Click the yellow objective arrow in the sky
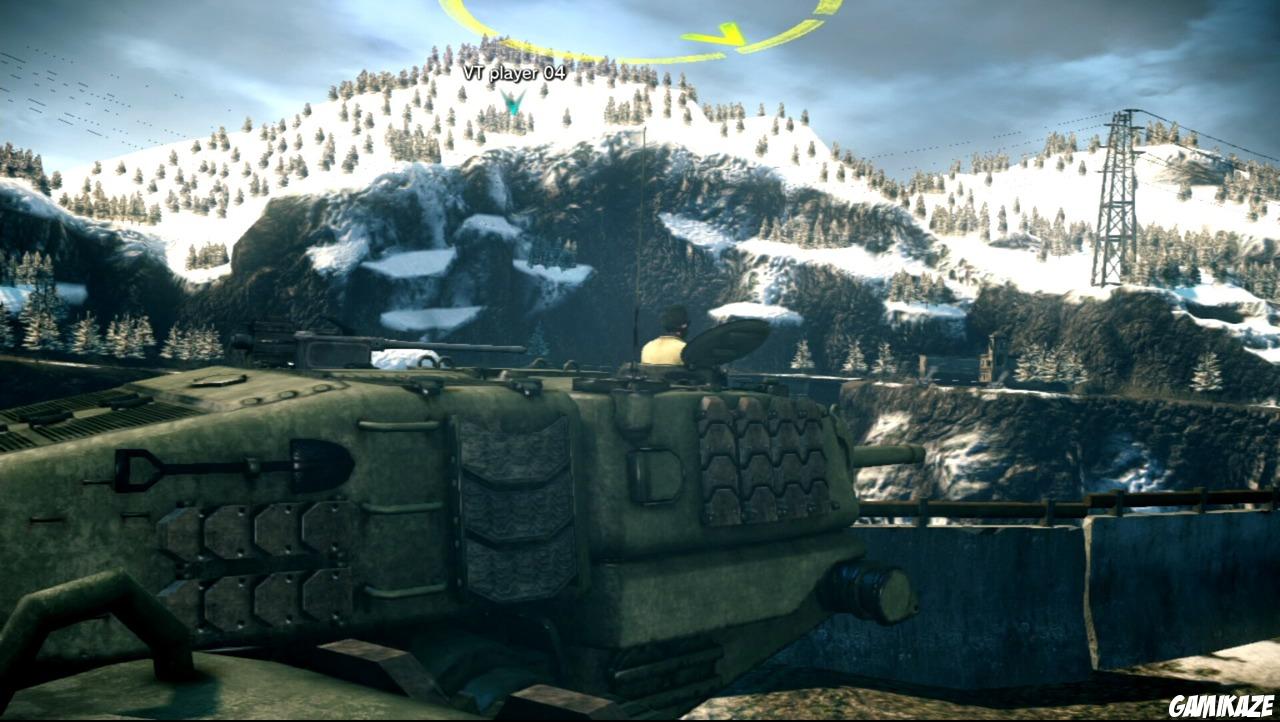This screenshot has width=1280, height=722. 725,35
